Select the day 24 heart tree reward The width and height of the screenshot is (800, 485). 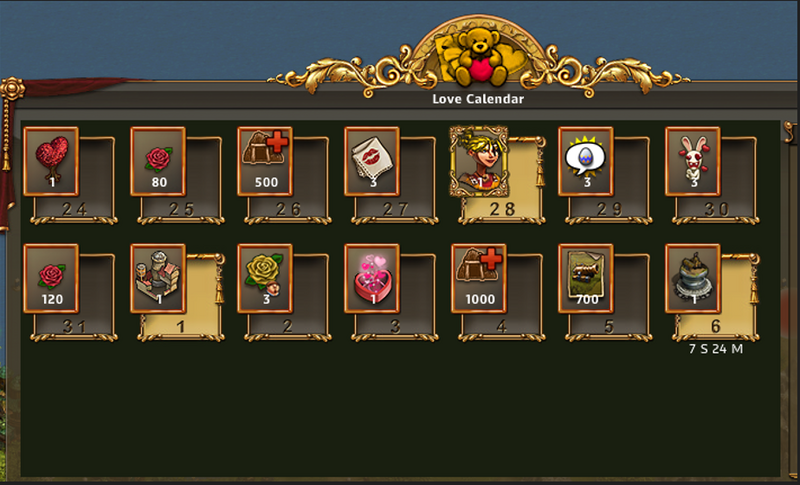click(50, 160)
